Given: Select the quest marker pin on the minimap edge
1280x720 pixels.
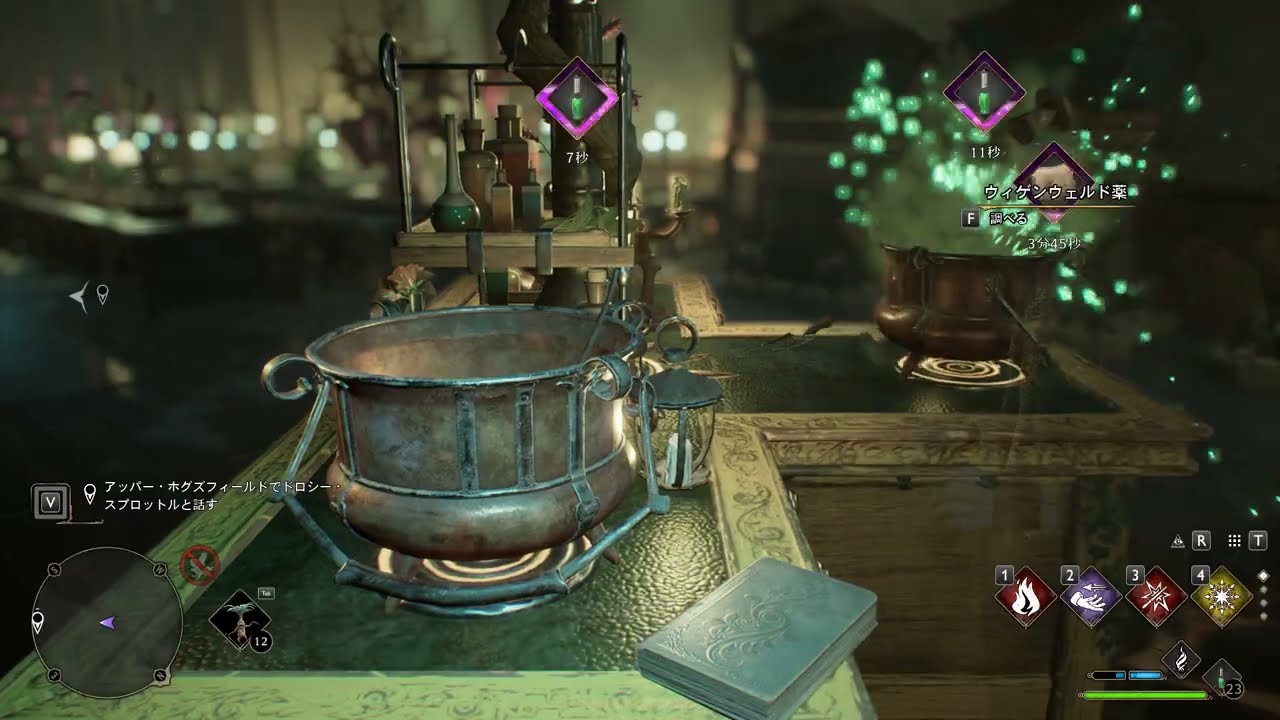Looking at the screenshot, I should click(38, 624).
